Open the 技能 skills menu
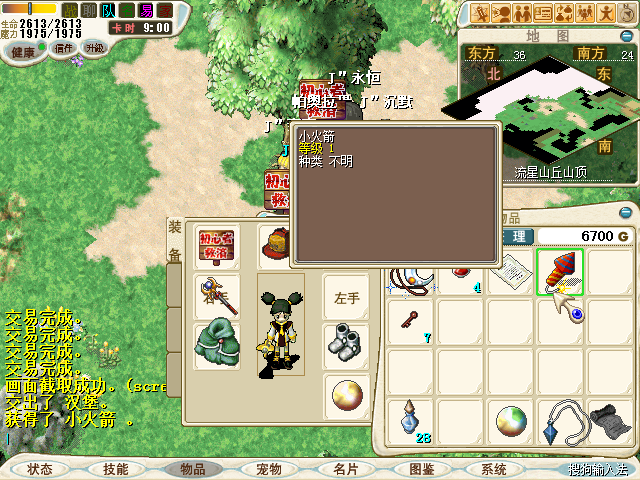 pyautogui.click(x=116, y=469)
